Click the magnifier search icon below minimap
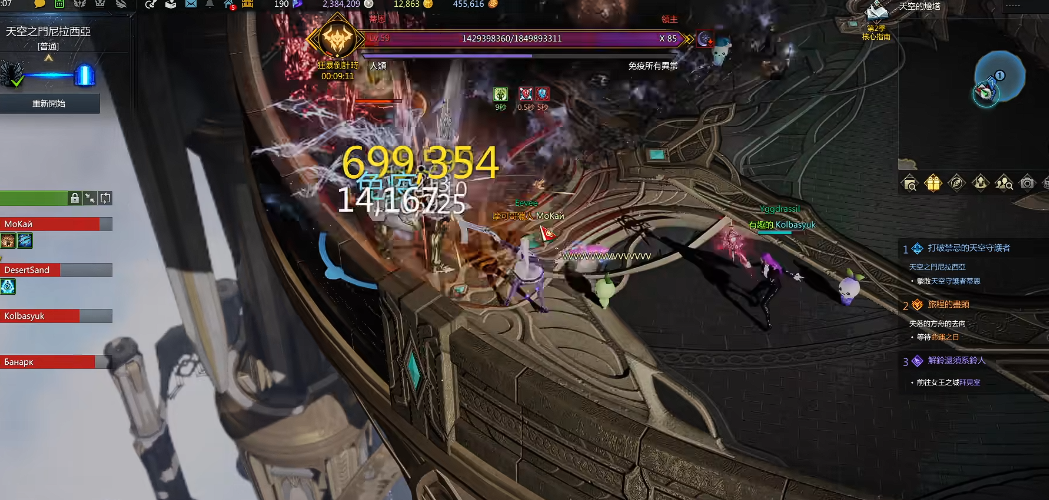The height and width of the screenshot is (500, 1049). coord(910,182)
